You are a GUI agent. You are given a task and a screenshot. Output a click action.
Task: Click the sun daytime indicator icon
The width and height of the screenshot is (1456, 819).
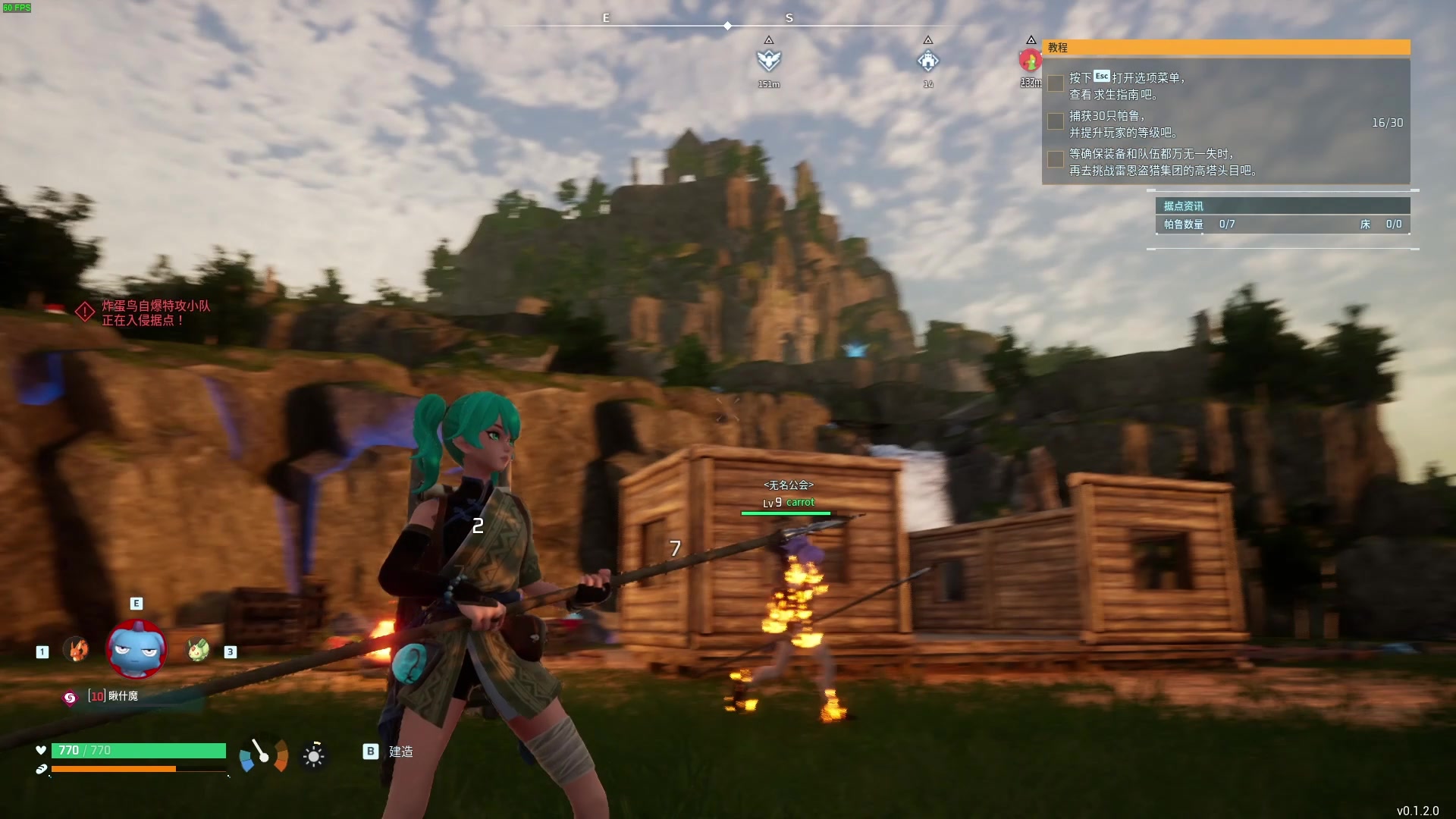point(313,755)
